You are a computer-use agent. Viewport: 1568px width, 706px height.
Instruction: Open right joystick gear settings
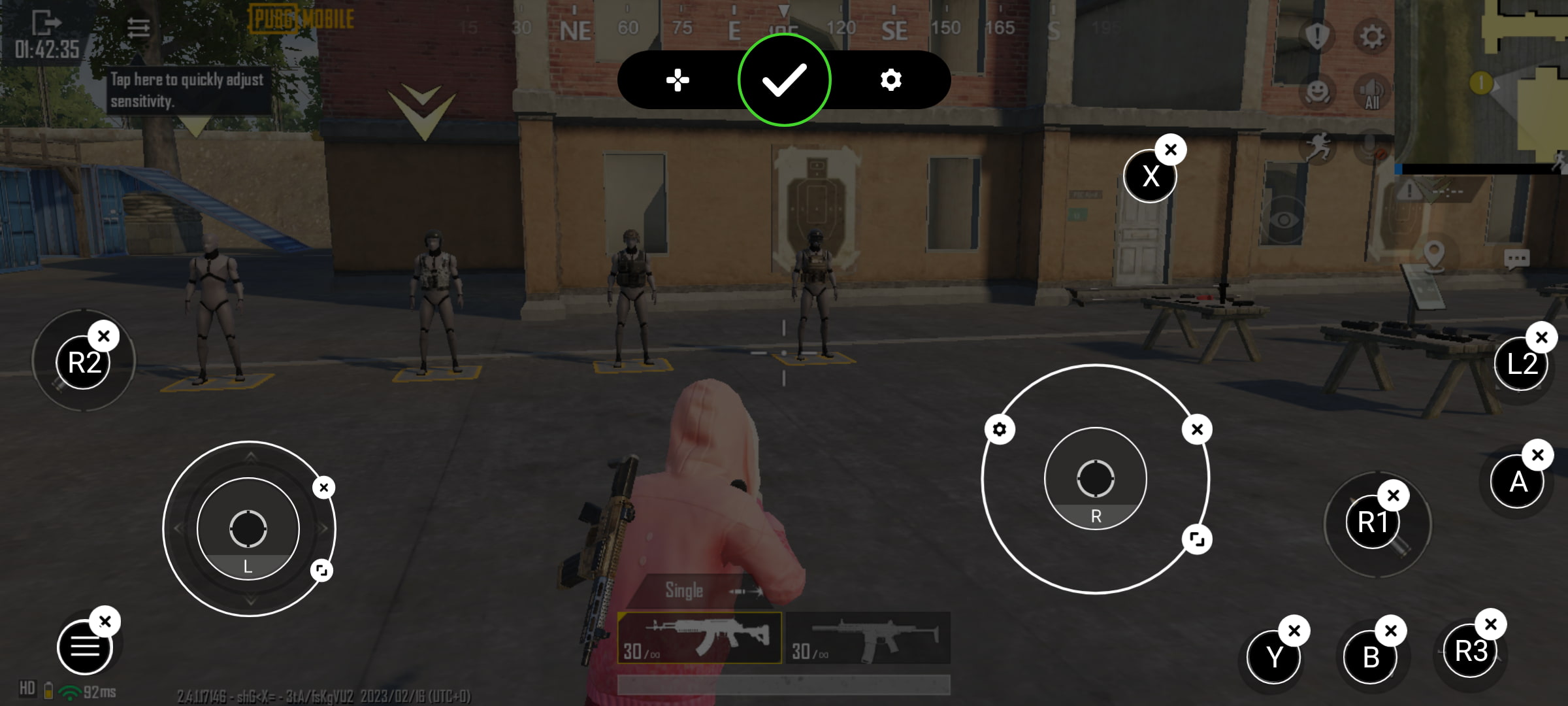1000,429
